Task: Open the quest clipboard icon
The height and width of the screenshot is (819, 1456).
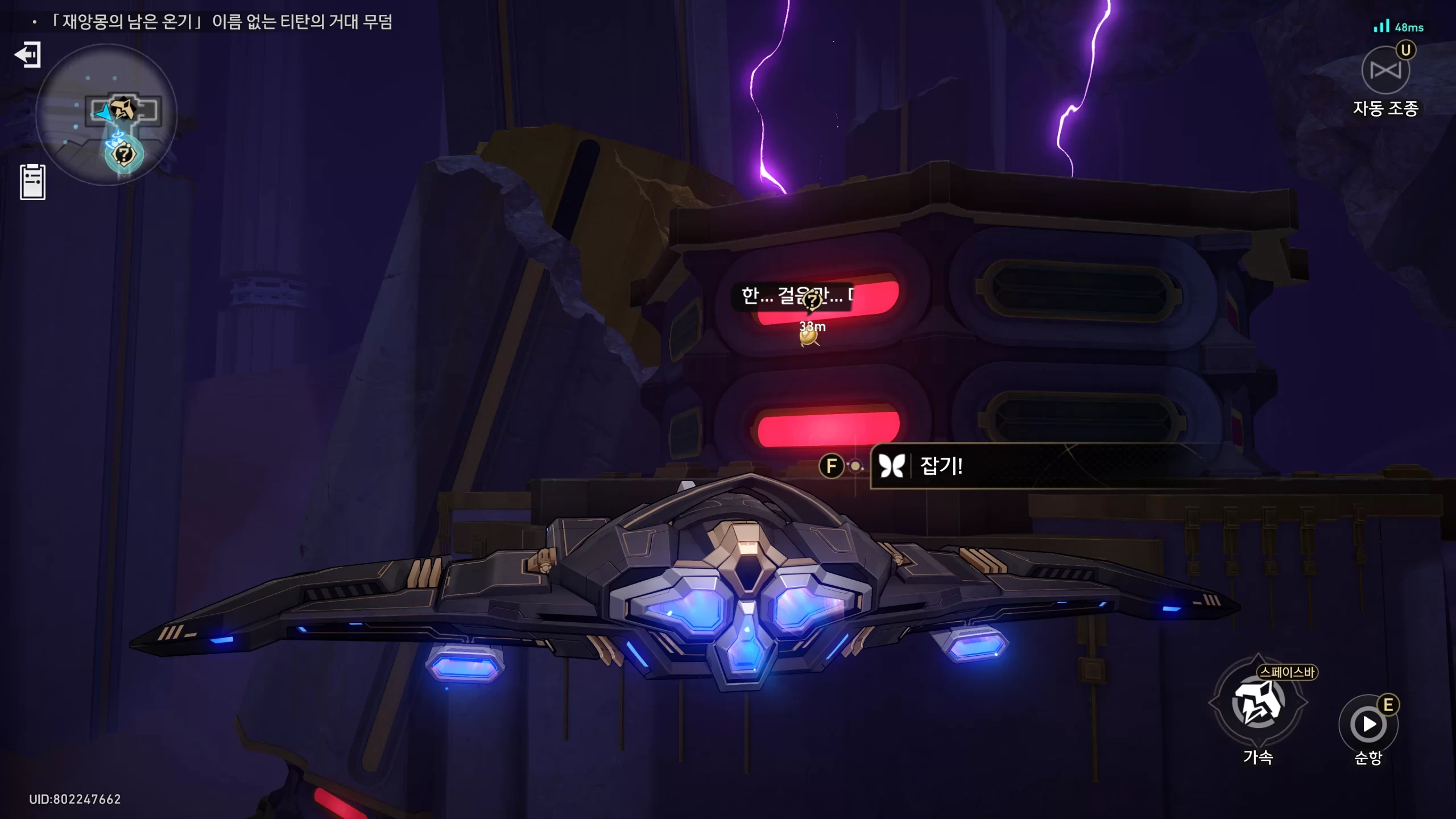Action: pos(32,182)
